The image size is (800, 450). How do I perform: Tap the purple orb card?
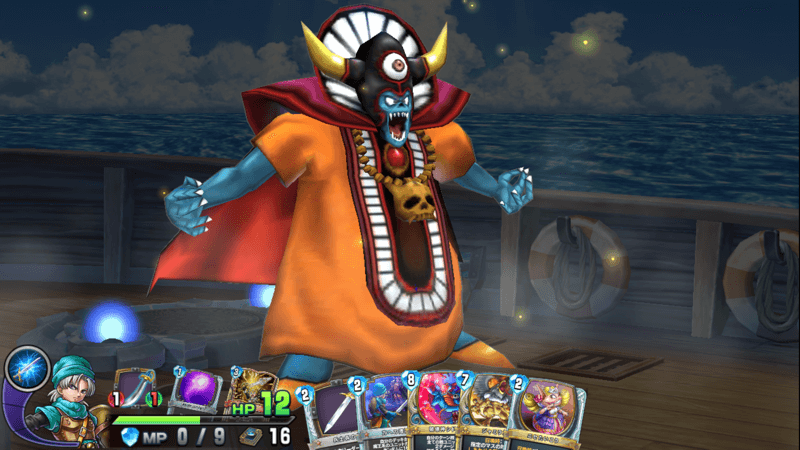click(196, 392)
